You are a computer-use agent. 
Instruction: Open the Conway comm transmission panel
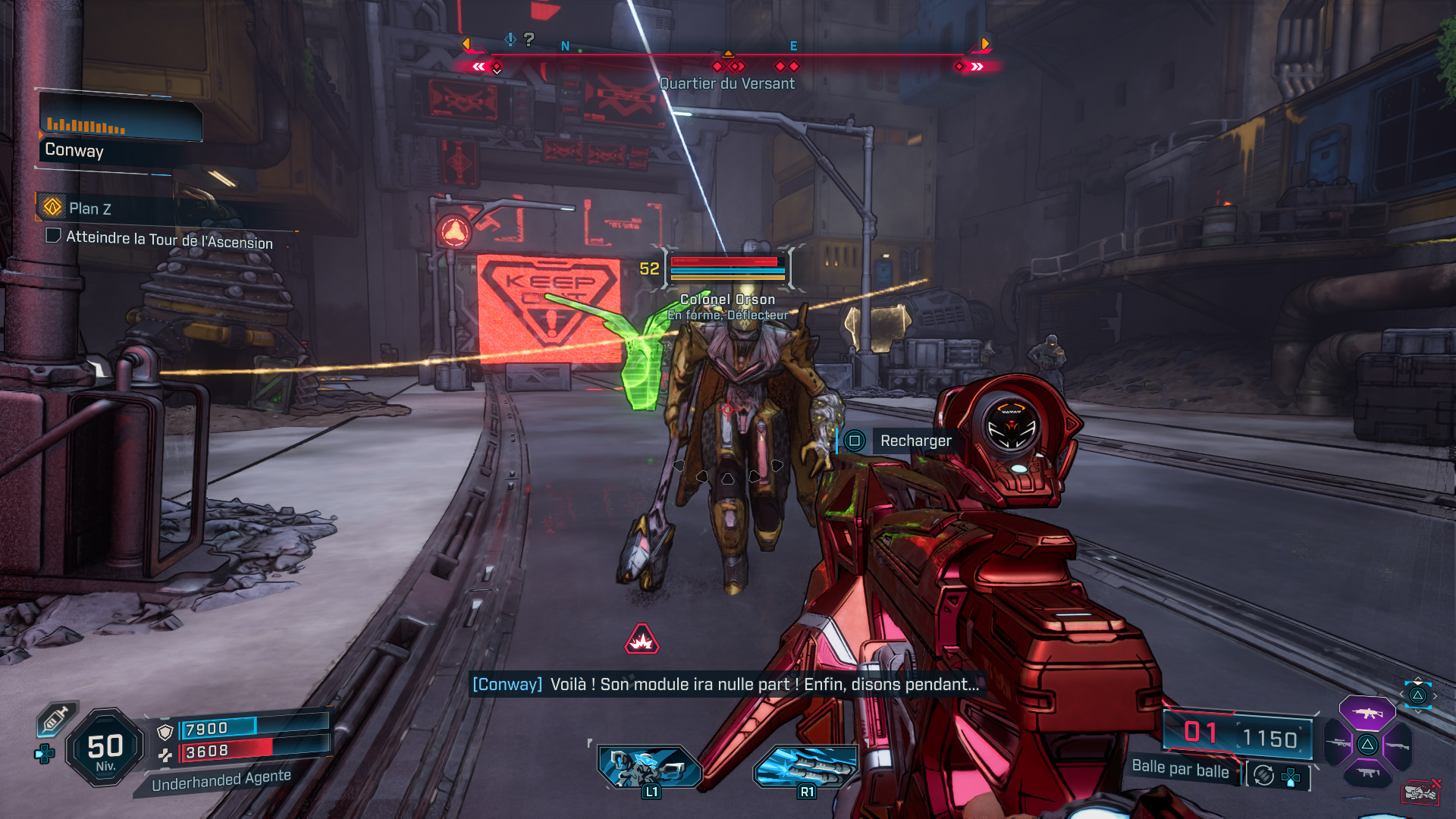point(120,127)
